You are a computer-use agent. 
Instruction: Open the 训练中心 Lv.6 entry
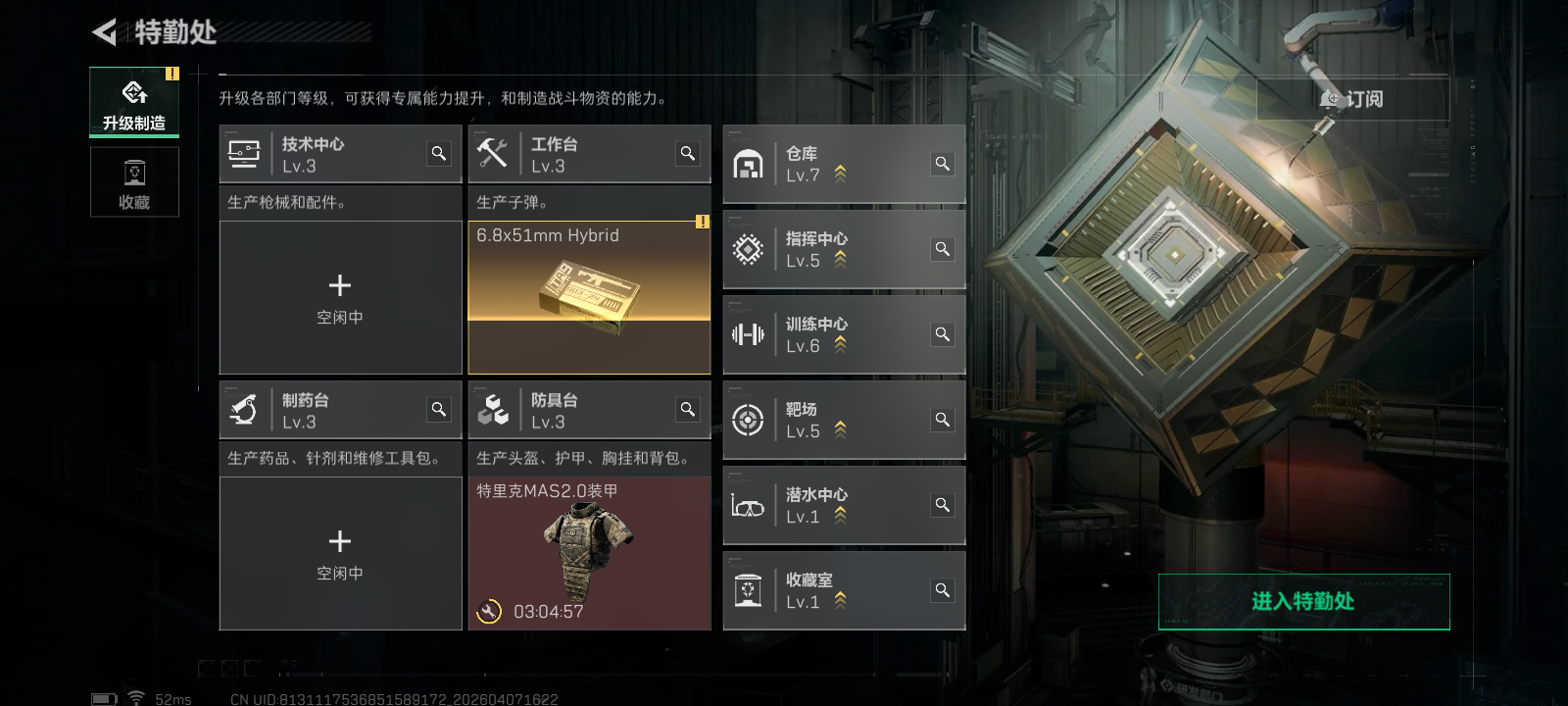pyautogui.click(x=833, y=335)
